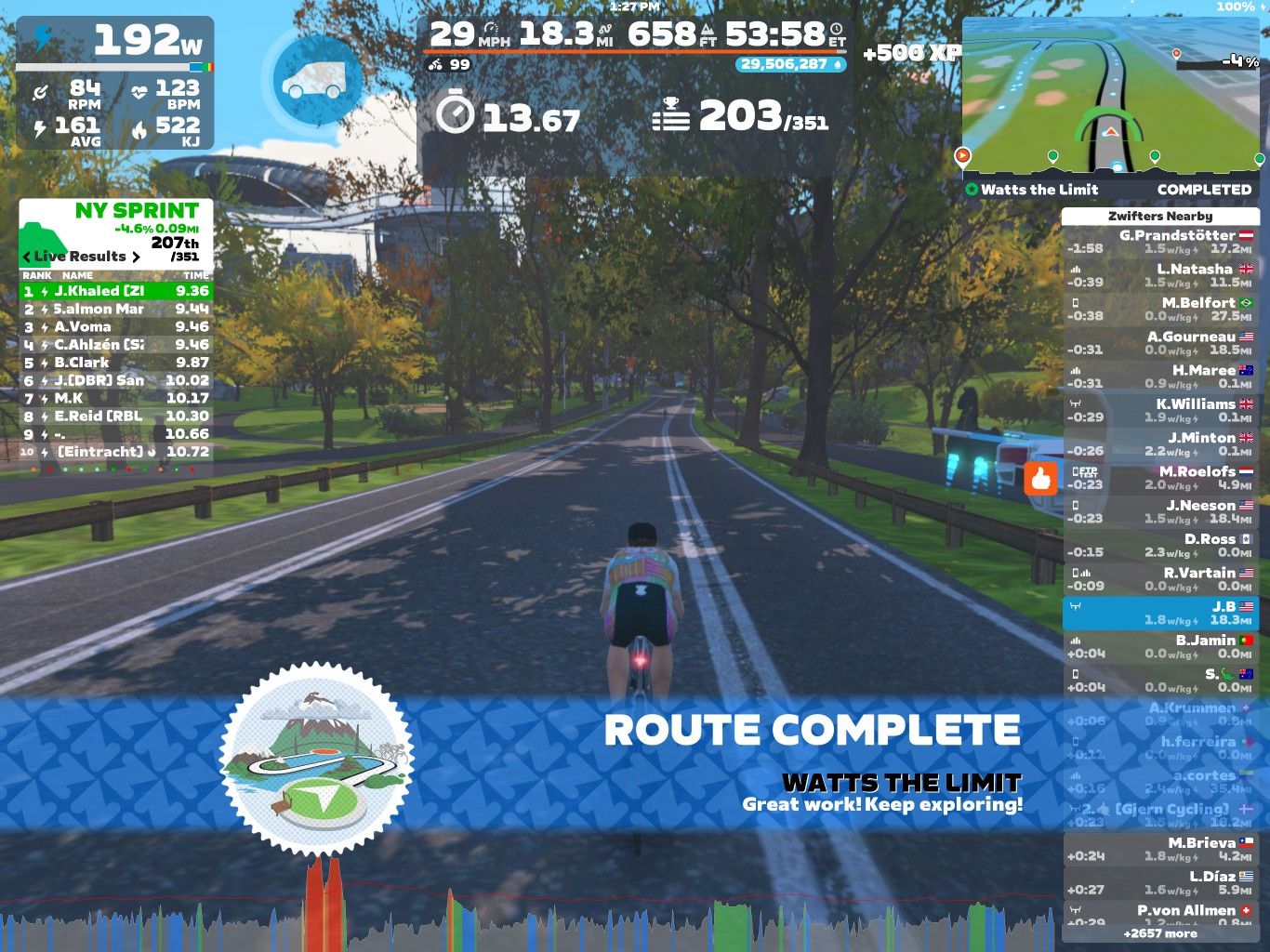Go to next Live Results page arrow

point(137,257)
